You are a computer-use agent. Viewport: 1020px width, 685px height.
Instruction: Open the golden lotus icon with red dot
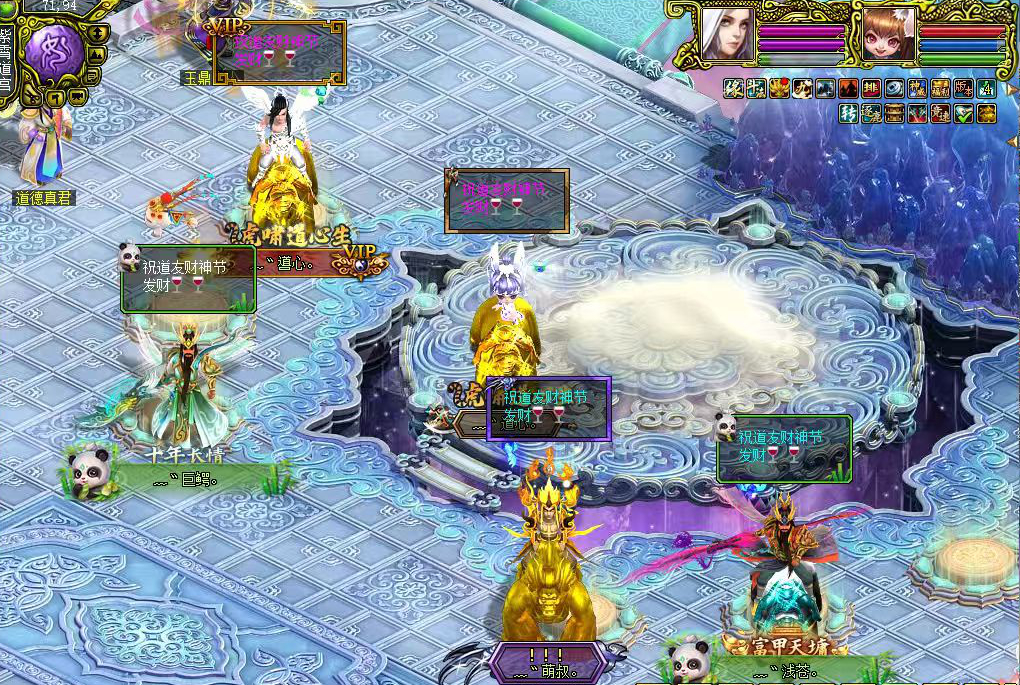tap(779, 89)
